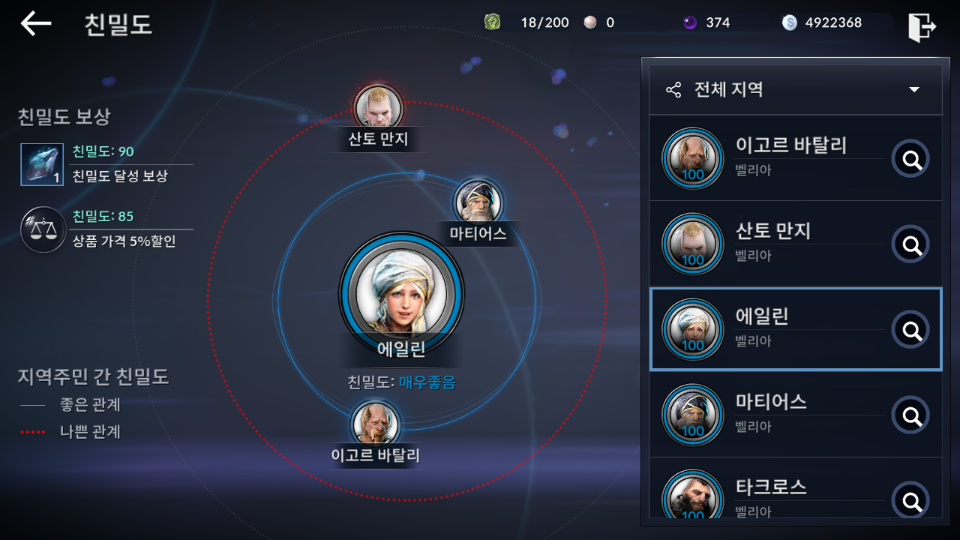
Task: Exit via the door icon
Action: [x=921, y=27]
